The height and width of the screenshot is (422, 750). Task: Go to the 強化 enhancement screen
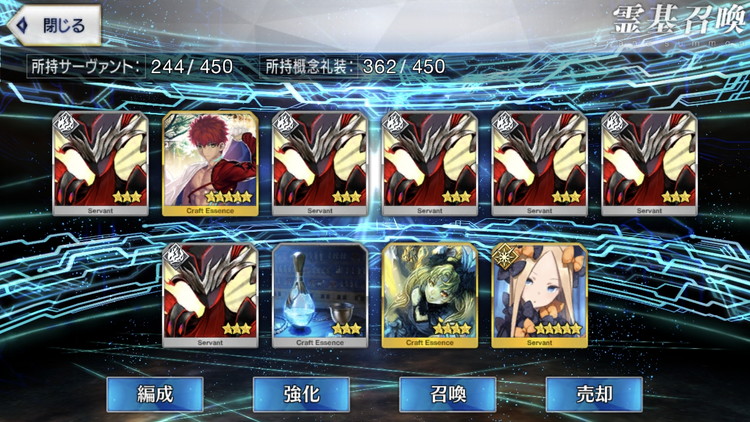click(301, 394)
